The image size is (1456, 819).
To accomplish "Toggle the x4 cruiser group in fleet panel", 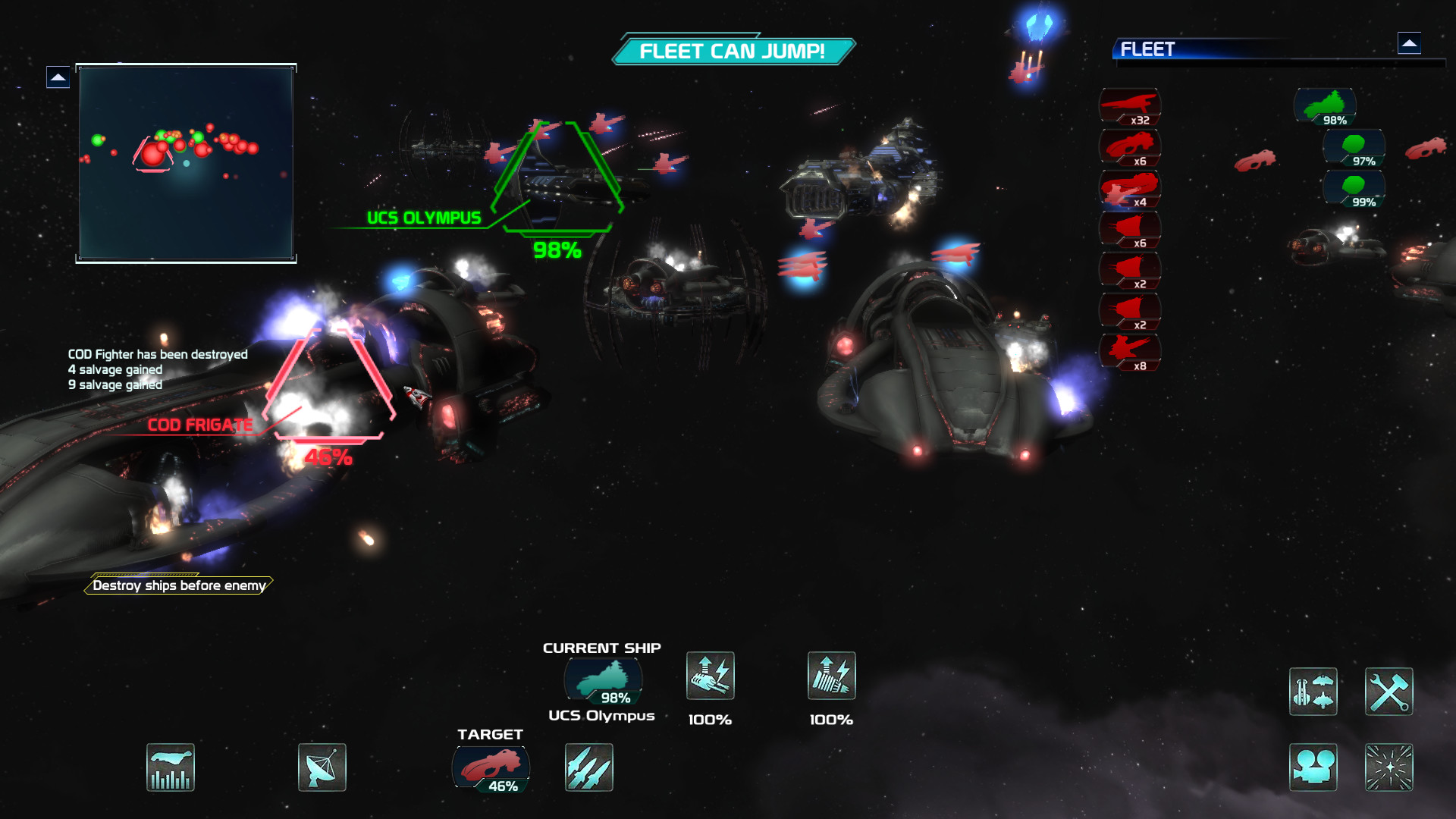I will coord(1130,188).
